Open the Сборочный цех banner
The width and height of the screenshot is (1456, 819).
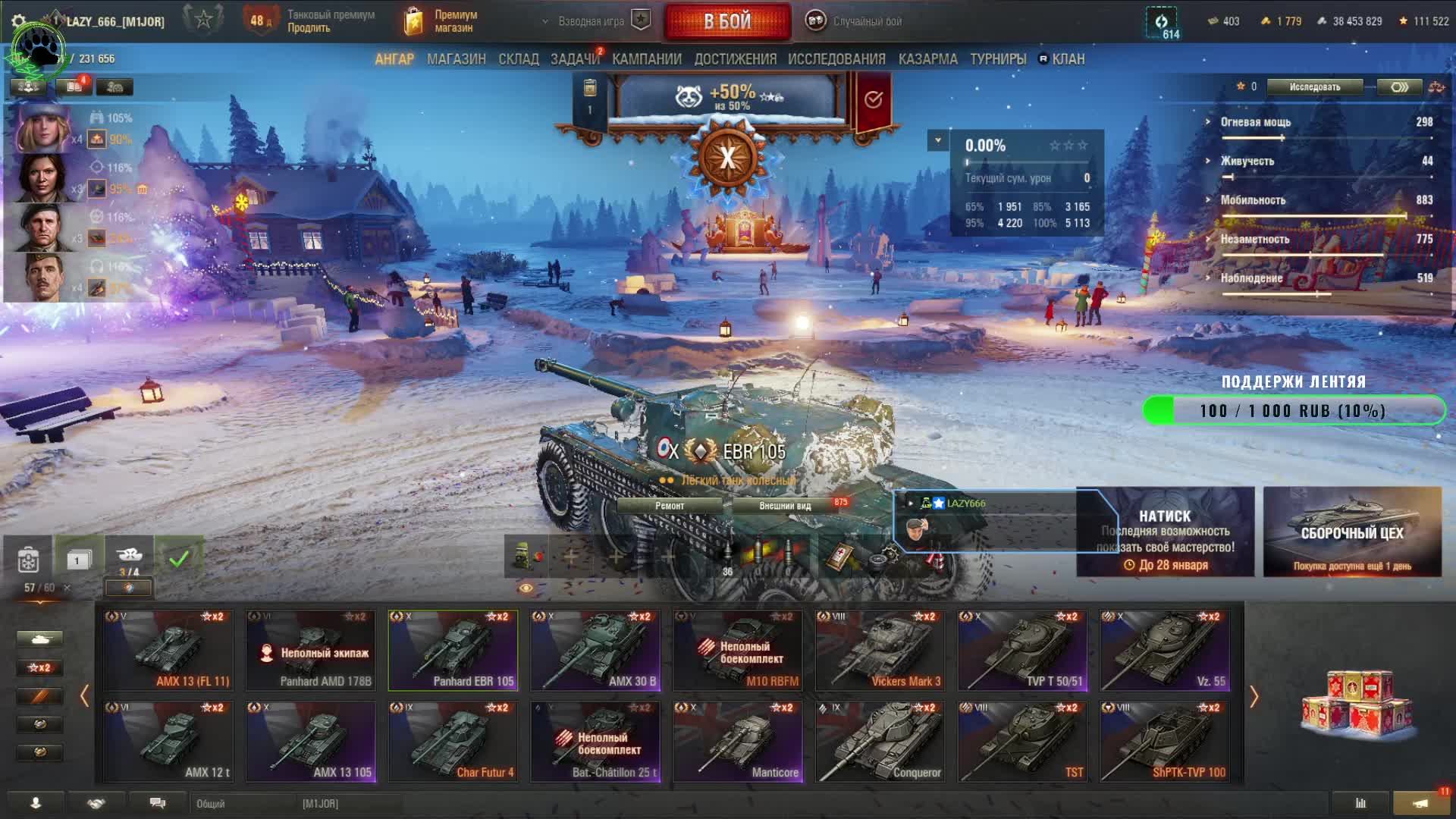[1352, 532]
